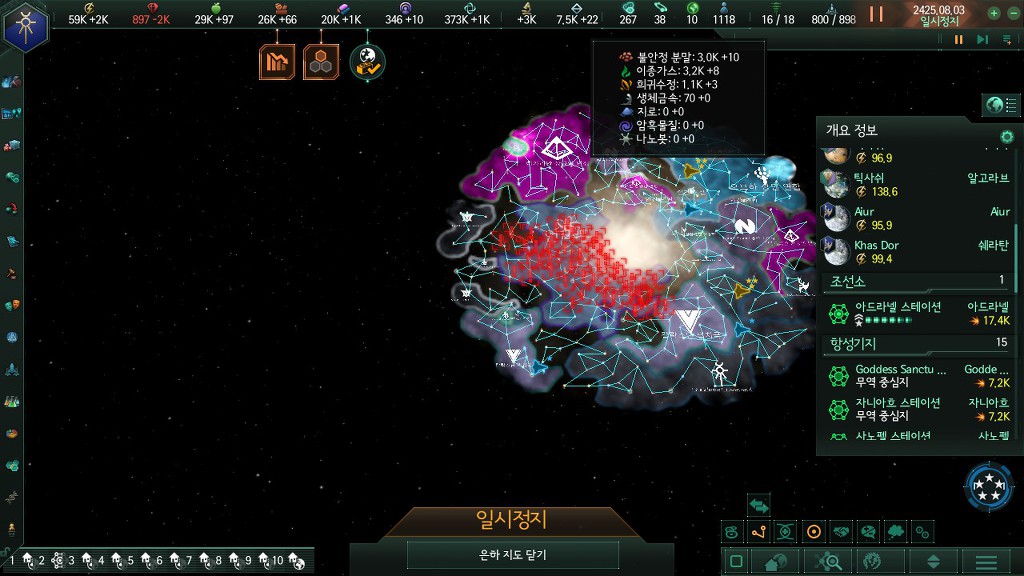This screenshot has height=576, width=1024.
Task: Toggle the handshake diplomacy map mode
Action: tap(841, 532)
